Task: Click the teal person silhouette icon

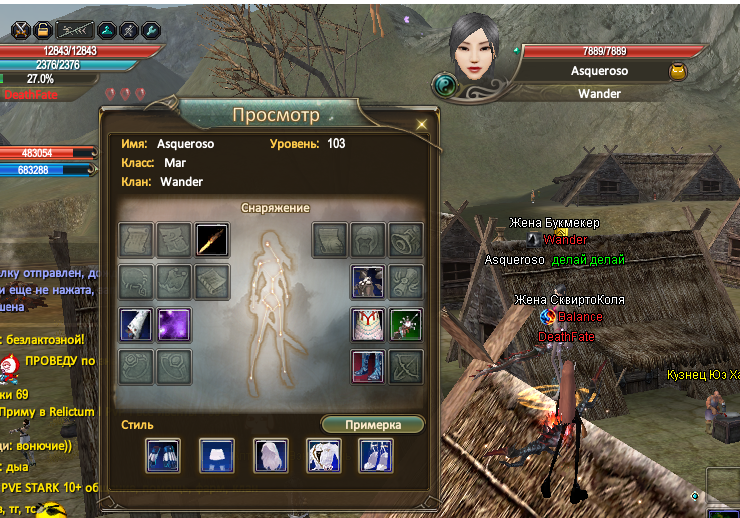Action: click(x=107, y=29)
